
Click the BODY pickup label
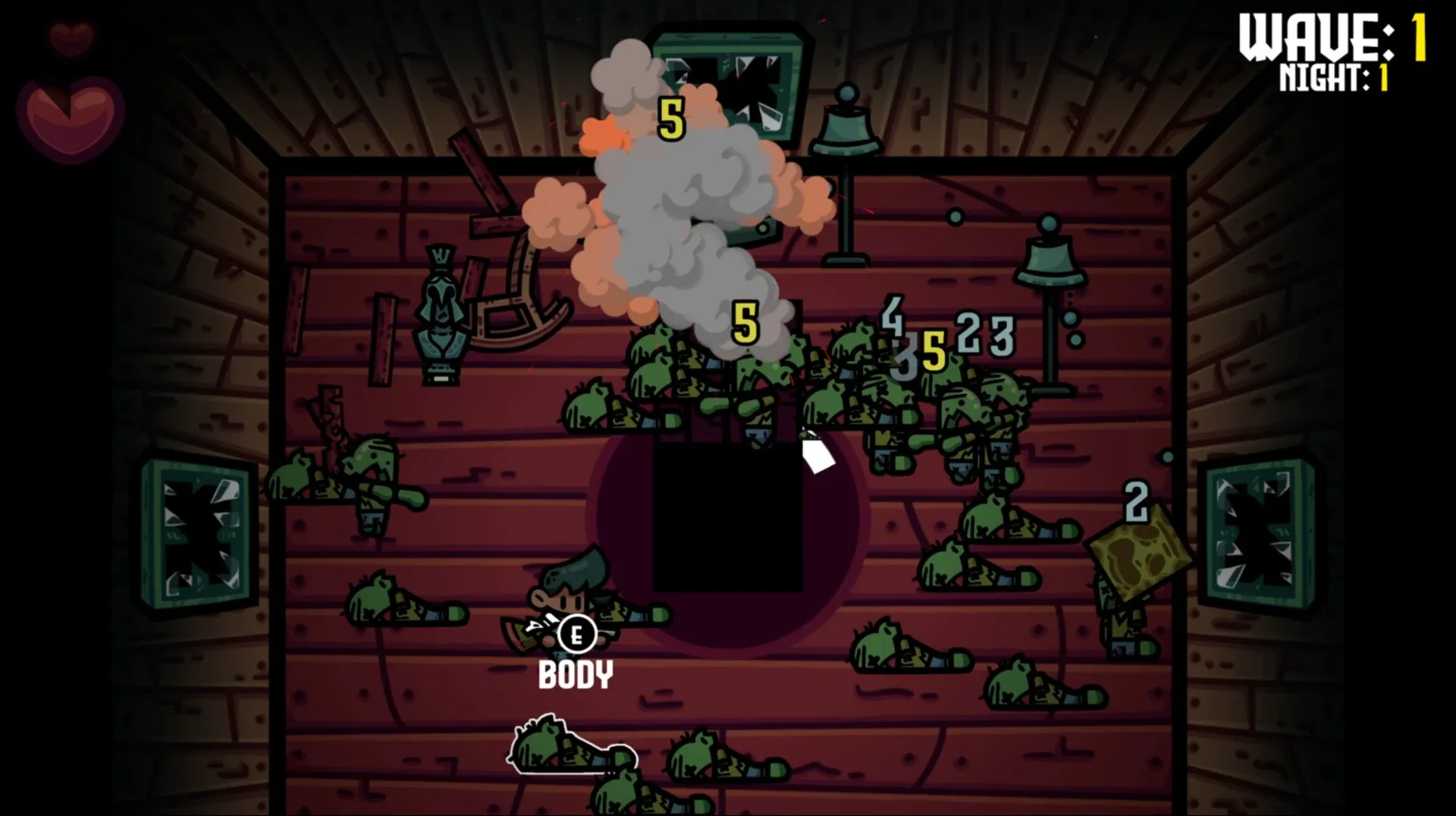575,674
